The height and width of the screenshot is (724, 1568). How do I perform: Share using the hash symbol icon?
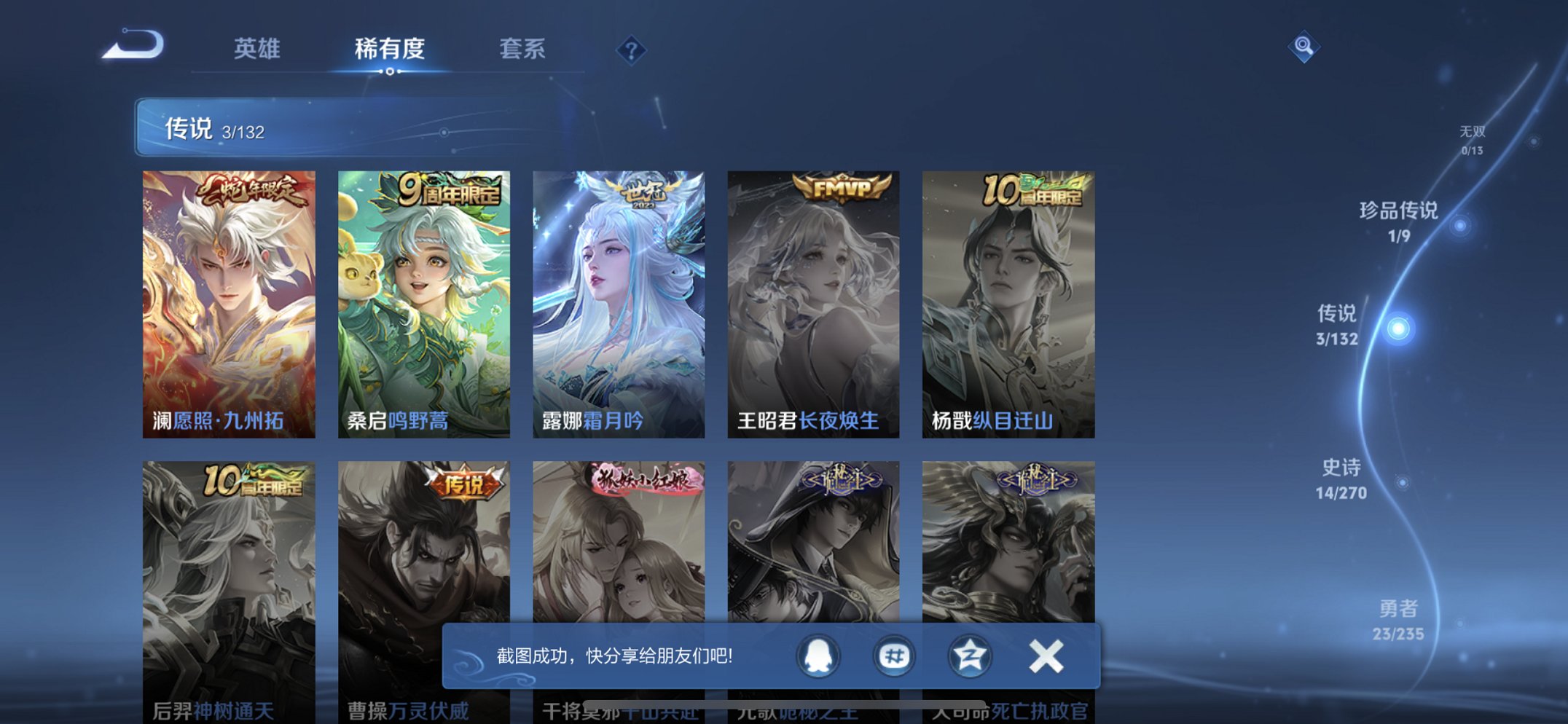[893, 656]
